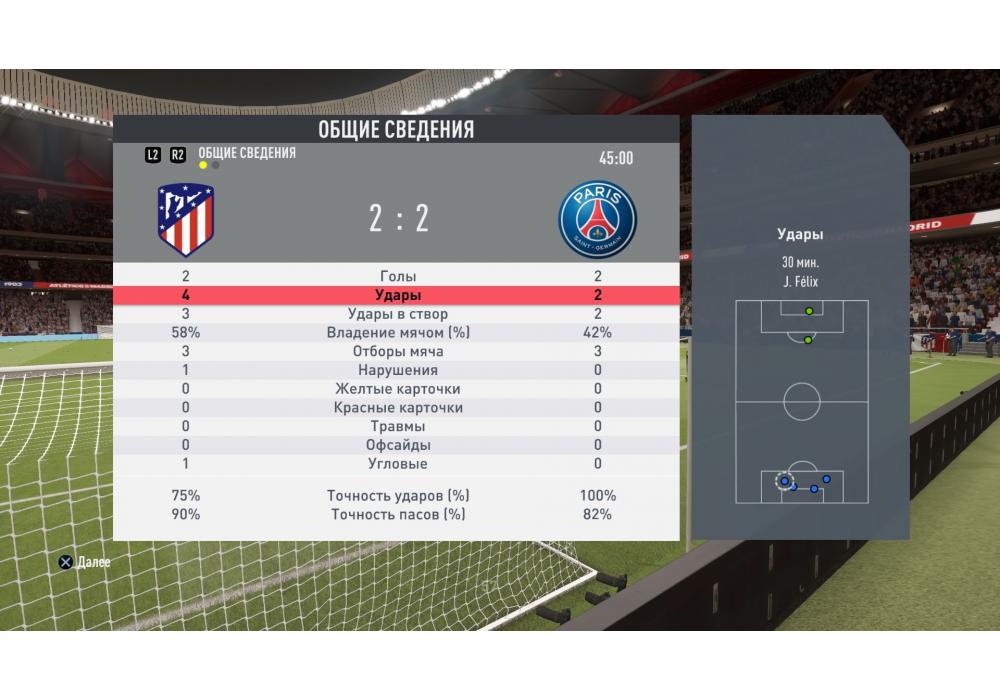Select the Владение мячом (%) row
The height and width of the screenshot is (700, 1000).
pos(397,333)
